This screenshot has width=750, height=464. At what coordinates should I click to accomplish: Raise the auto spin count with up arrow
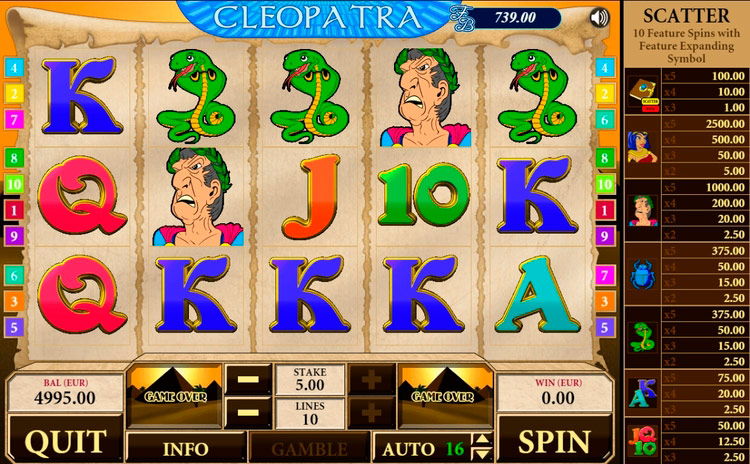(x=483, y=441)
